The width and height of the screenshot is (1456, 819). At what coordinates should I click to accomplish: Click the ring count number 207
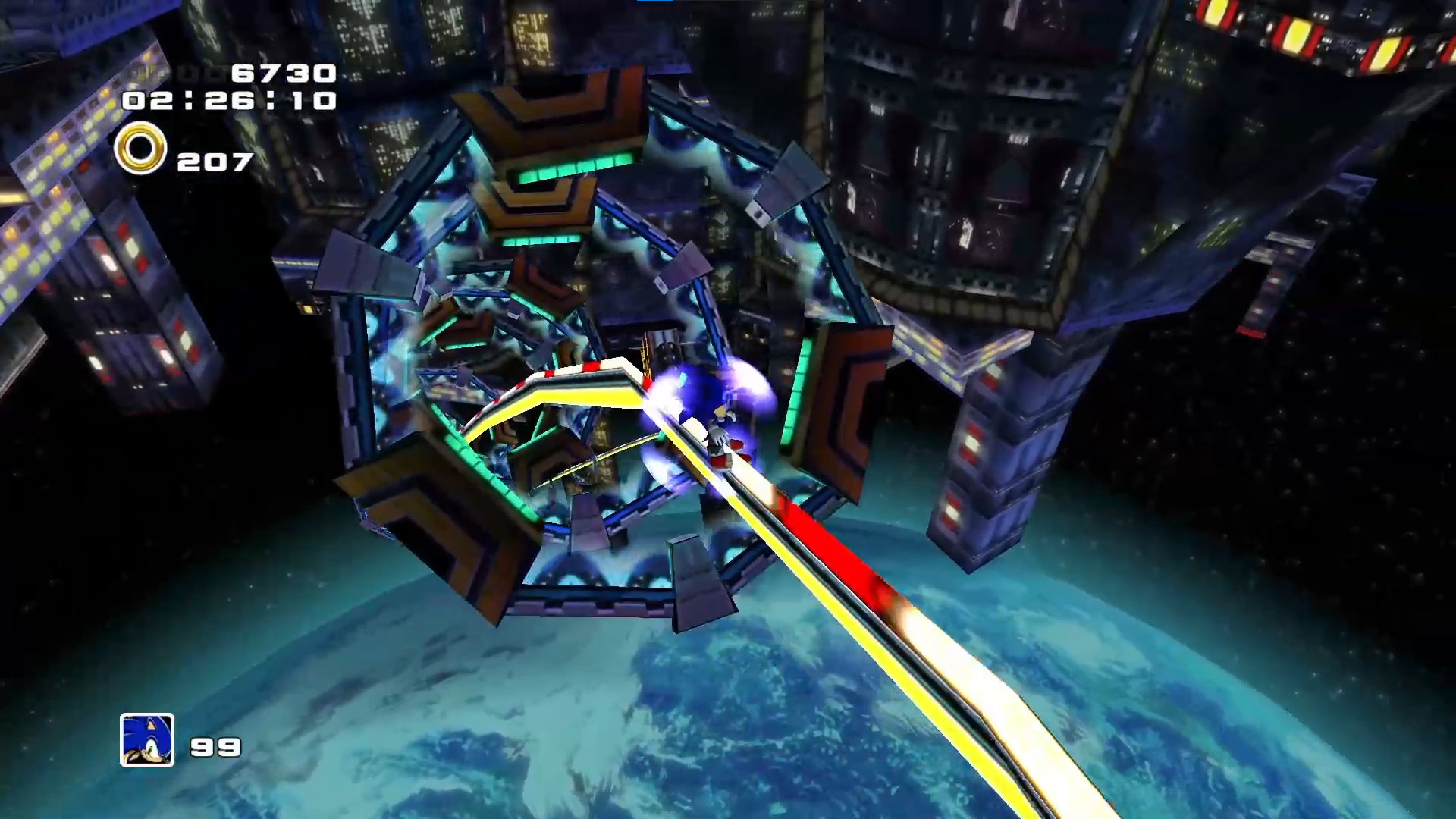tap(213, 159)
